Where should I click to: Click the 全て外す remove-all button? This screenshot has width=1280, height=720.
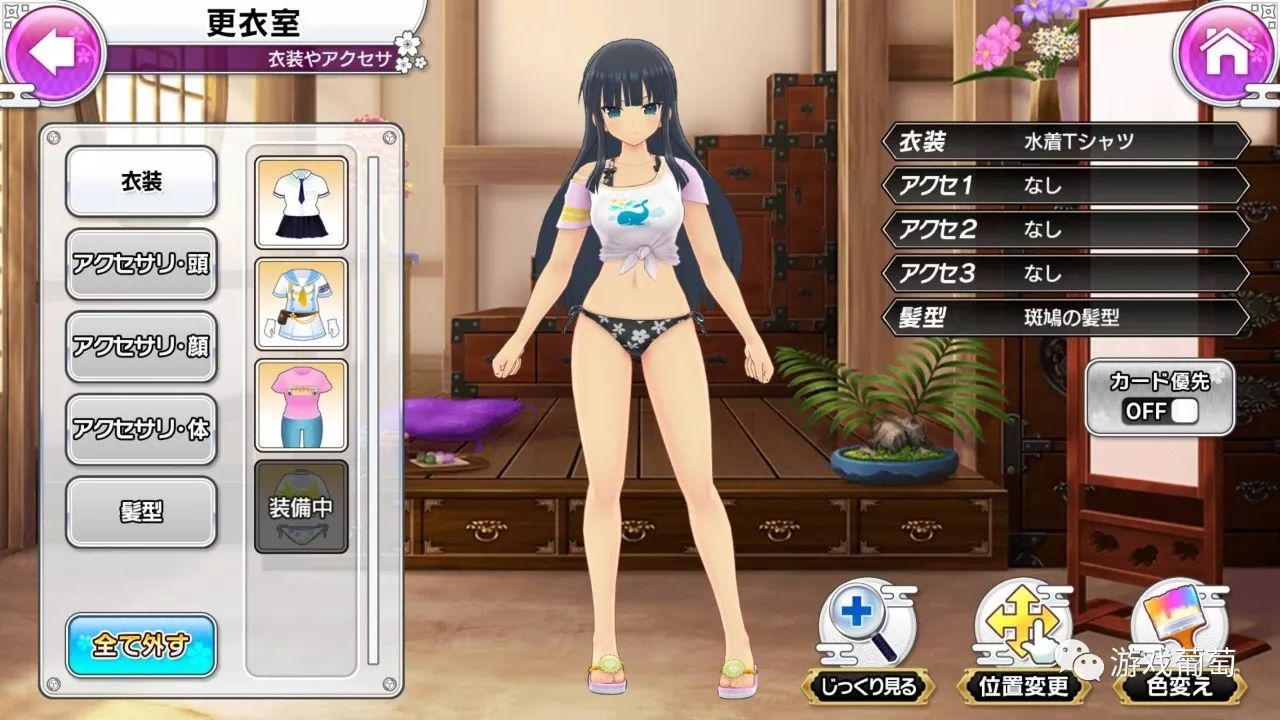point(141,645)
